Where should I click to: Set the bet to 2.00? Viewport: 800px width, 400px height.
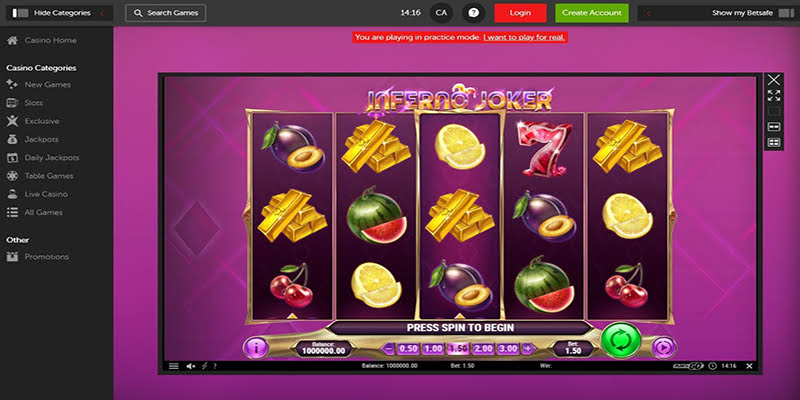pos(483,349)
